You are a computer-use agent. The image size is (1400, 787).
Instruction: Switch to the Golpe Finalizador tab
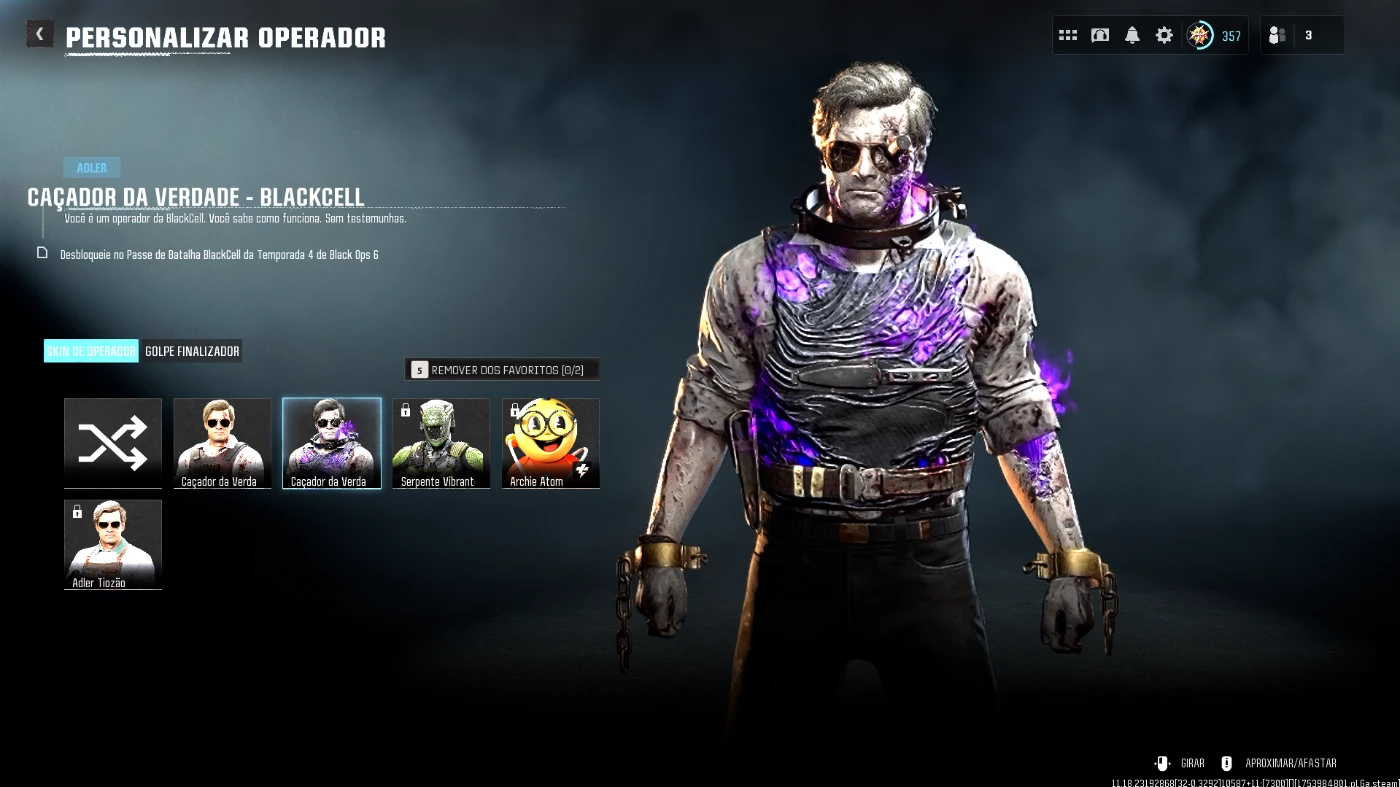[192, 351]
